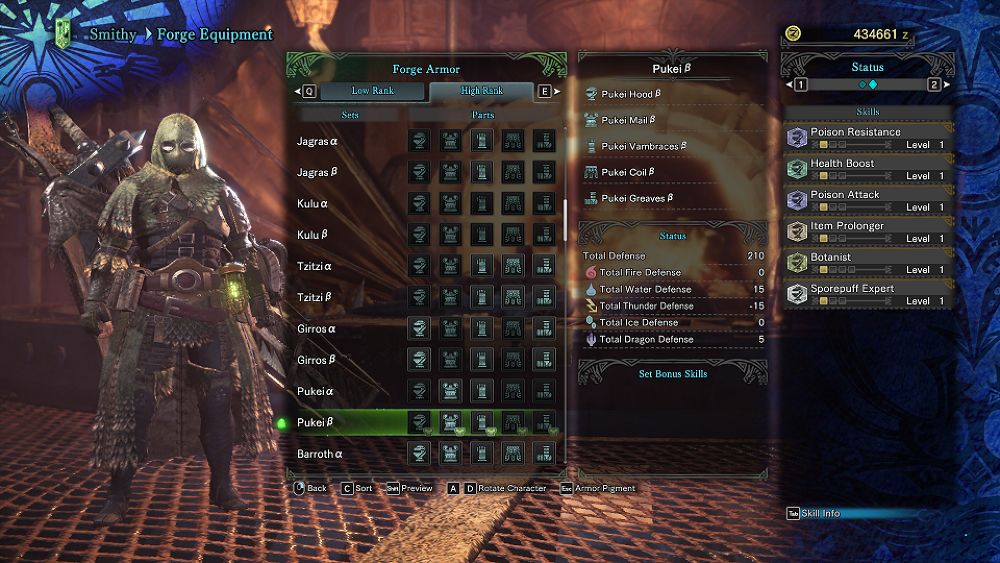The width and height of the screenshot is (1000, 563).
Task: Choose Pukei Mail β from the list
Action: (x=628, y=120)
